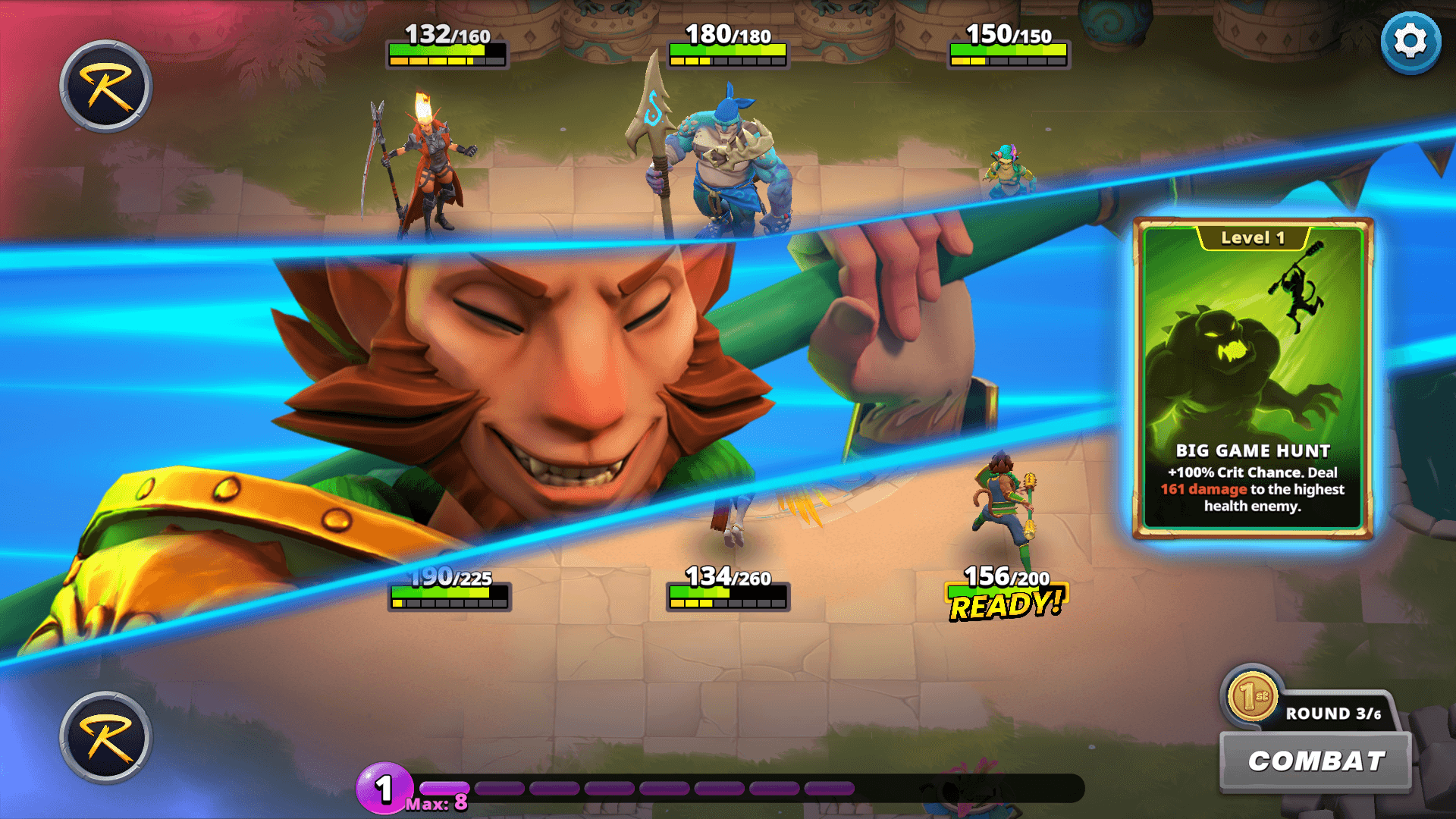Click the purple energy orb showing 1
Viewport: 1456px width, 819px height.
(384, 789)
